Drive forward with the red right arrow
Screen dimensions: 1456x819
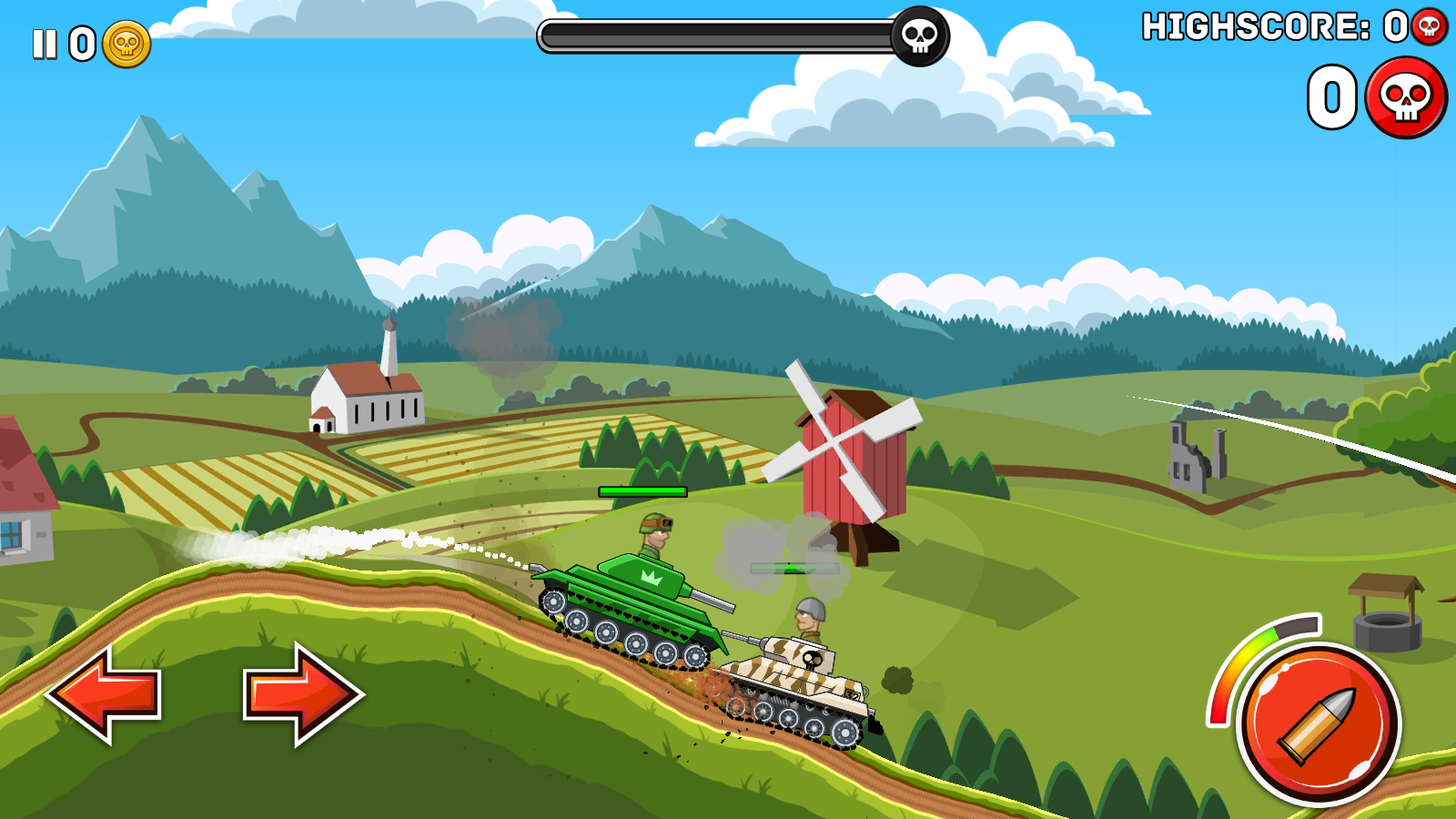coord(302,694)
